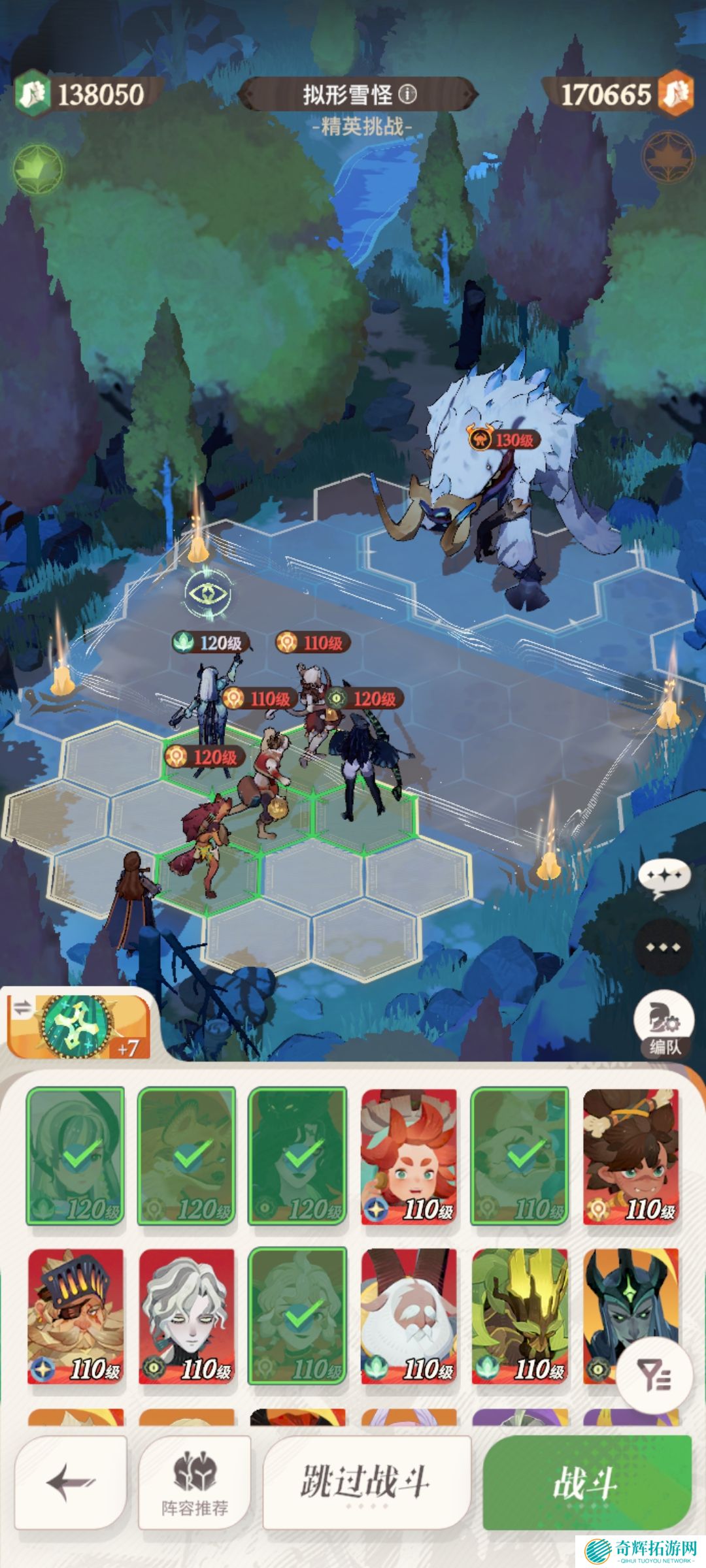Tap the green leaf faction bonus icon

coord(38,169)
